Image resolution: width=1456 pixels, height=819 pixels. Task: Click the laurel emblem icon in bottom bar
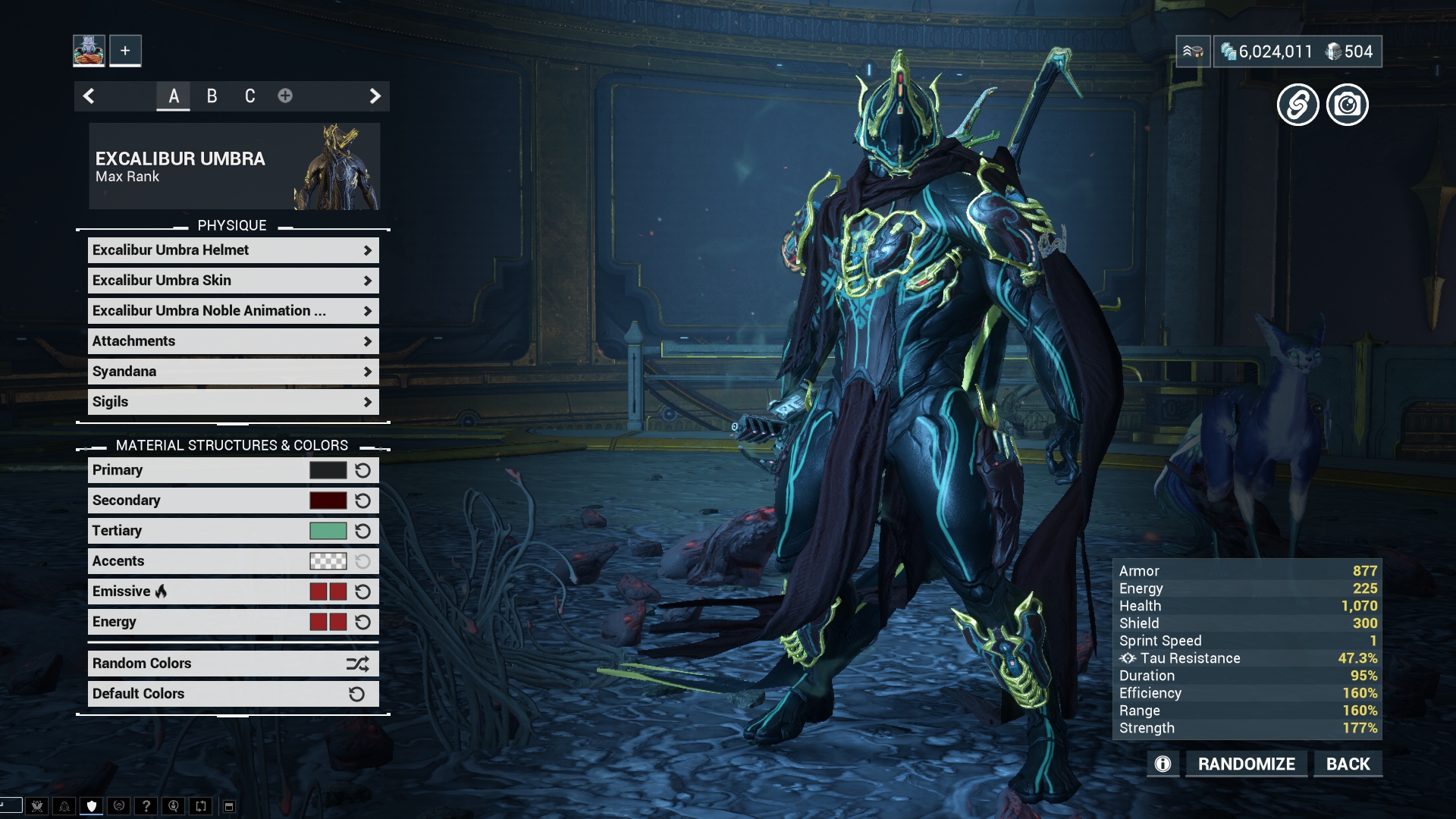[x=119, y=806]
